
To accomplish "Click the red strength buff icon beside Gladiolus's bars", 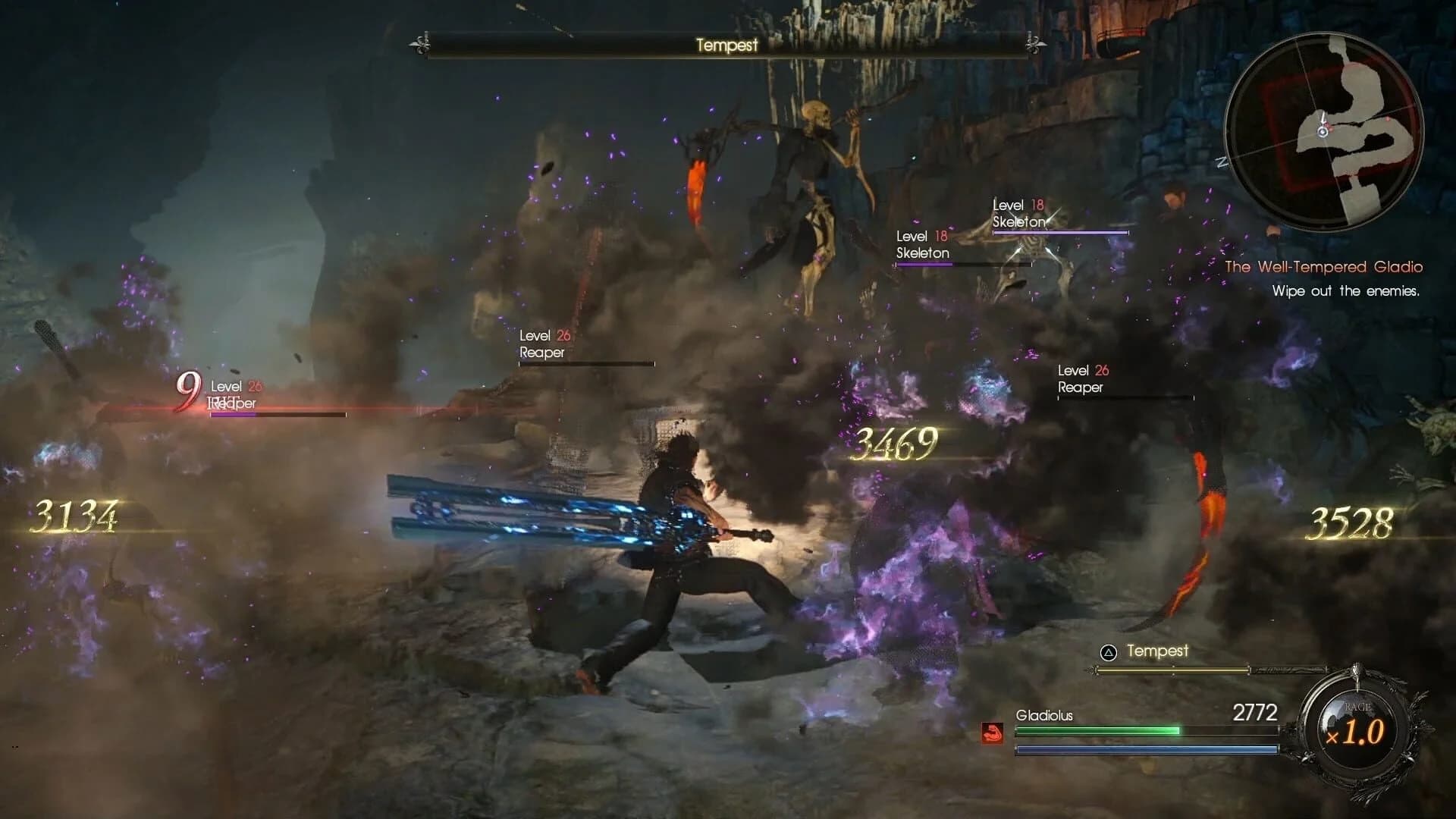I will [992, 733].
